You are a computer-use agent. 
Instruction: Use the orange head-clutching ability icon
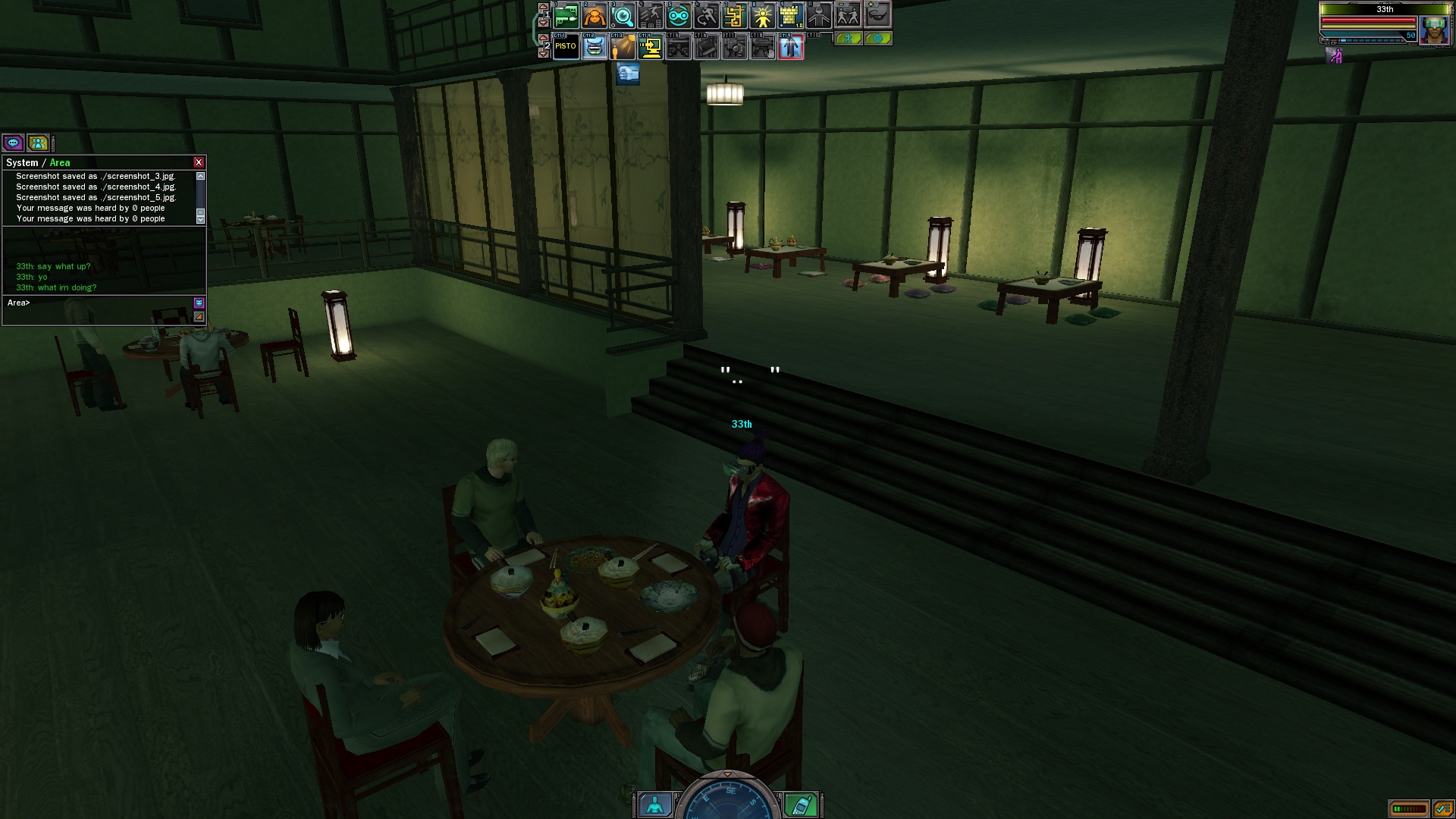(x=595, y=15)
